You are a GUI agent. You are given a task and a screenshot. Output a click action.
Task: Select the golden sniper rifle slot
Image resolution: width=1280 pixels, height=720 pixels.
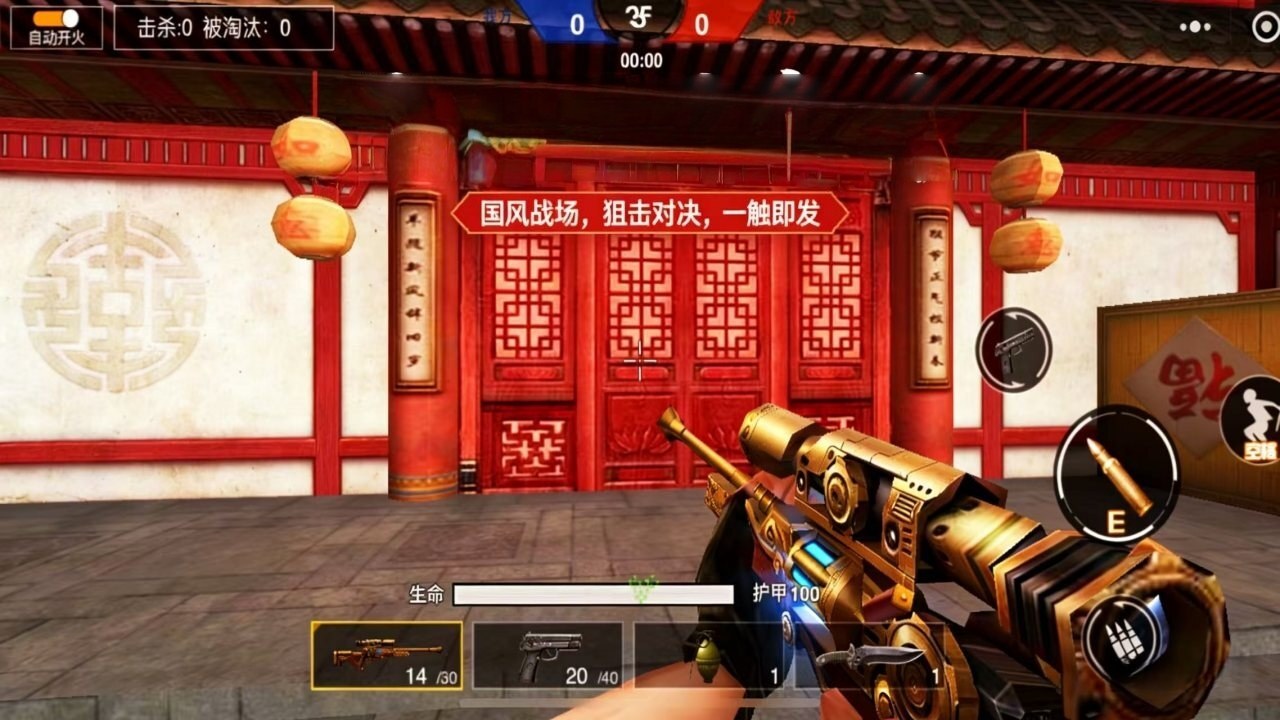click(x=387, y=656)
